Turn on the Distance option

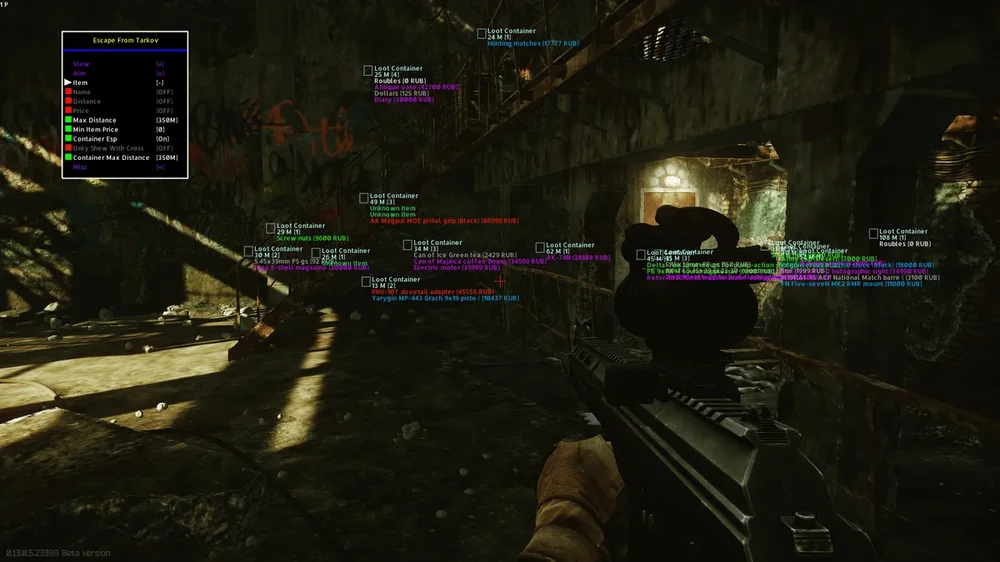click(x=86, y=101)
